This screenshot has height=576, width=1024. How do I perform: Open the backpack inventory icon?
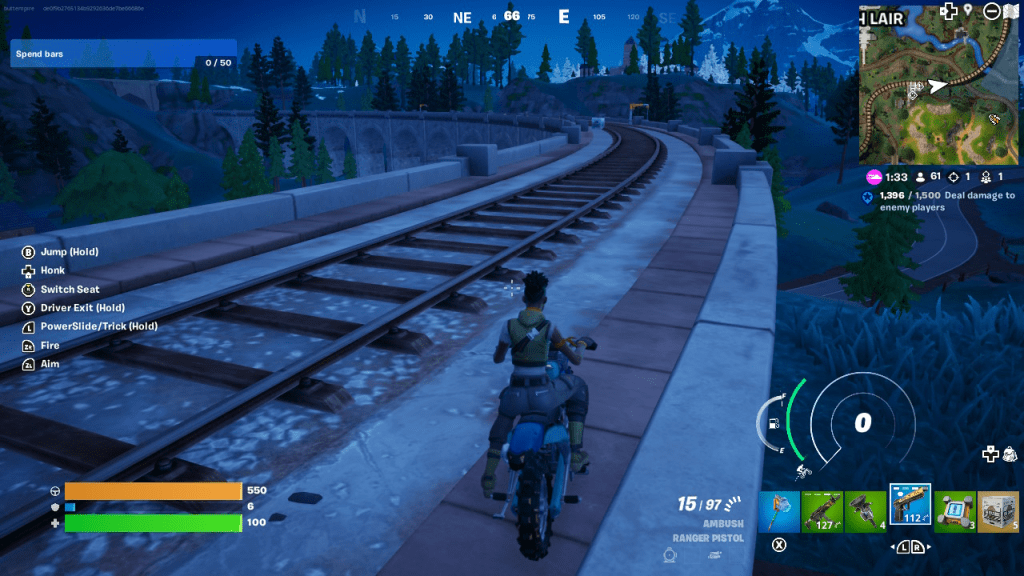(x=1010, y=455)
